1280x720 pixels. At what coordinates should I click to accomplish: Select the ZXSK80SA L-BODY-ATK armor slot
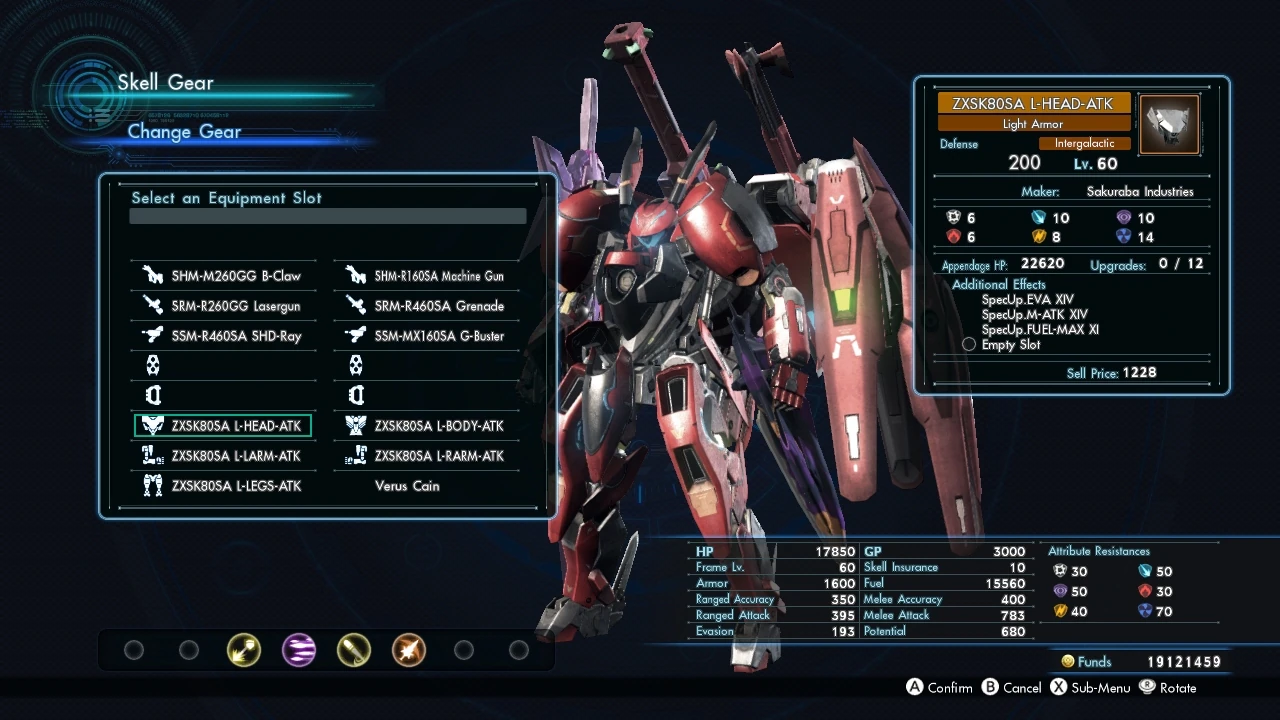point(427,426)
